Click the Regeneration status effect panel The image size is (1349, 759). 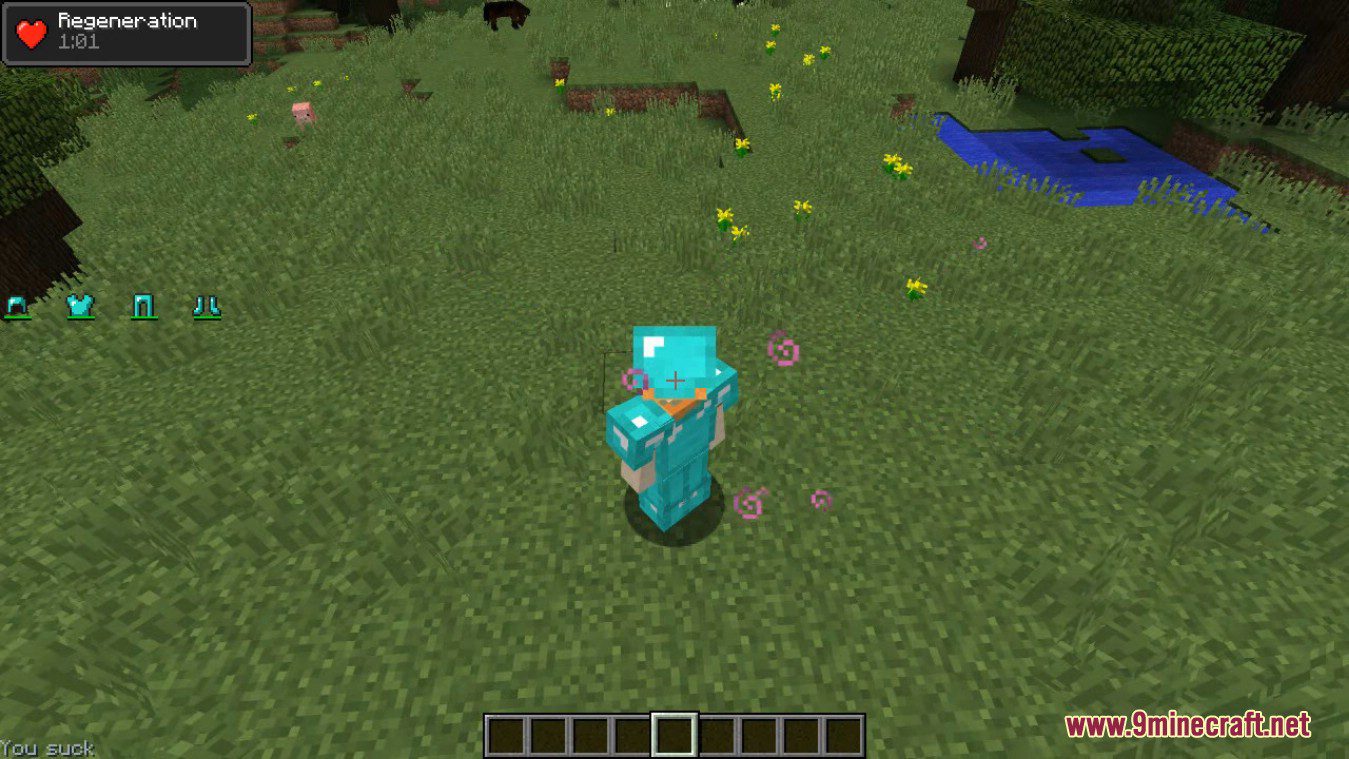(125, 32)
